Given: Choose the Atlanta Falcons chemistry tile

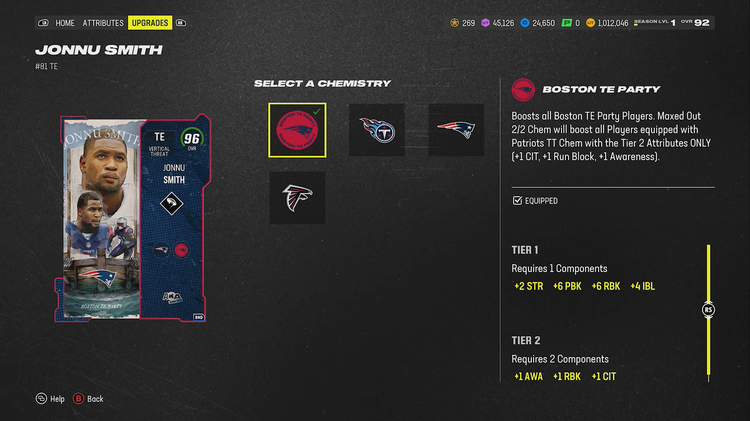Looking at the screenshot, I should coord(297,197).
